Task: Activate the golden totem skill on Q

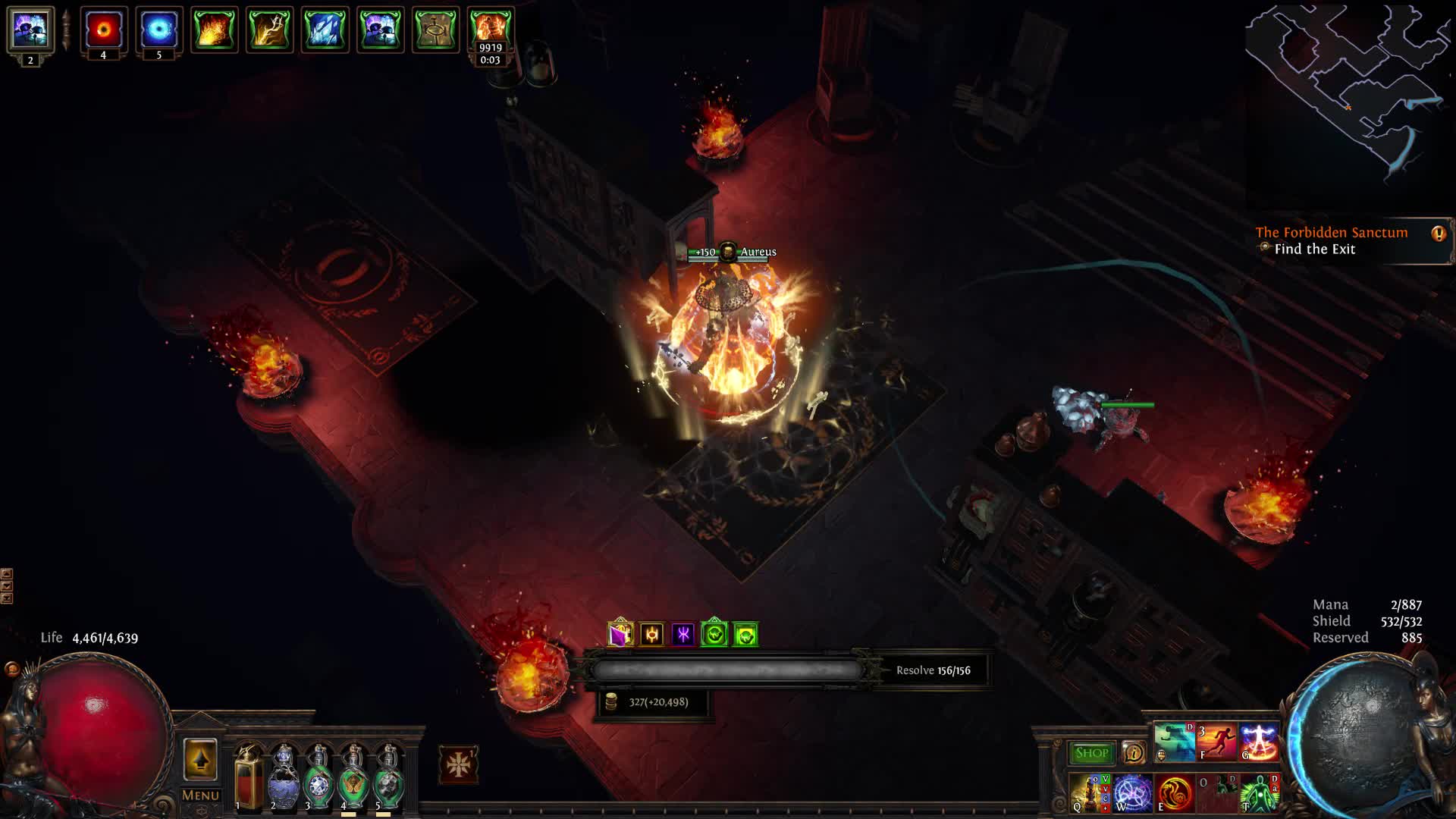Action: tap(1090, 793)
